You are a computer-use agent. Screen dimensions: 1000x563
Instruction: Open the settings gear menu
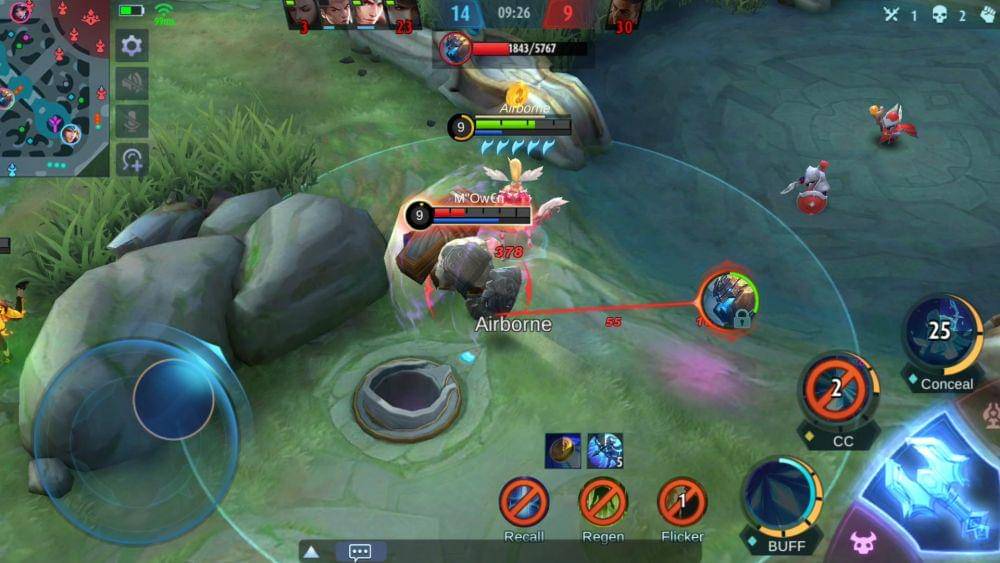132,45
